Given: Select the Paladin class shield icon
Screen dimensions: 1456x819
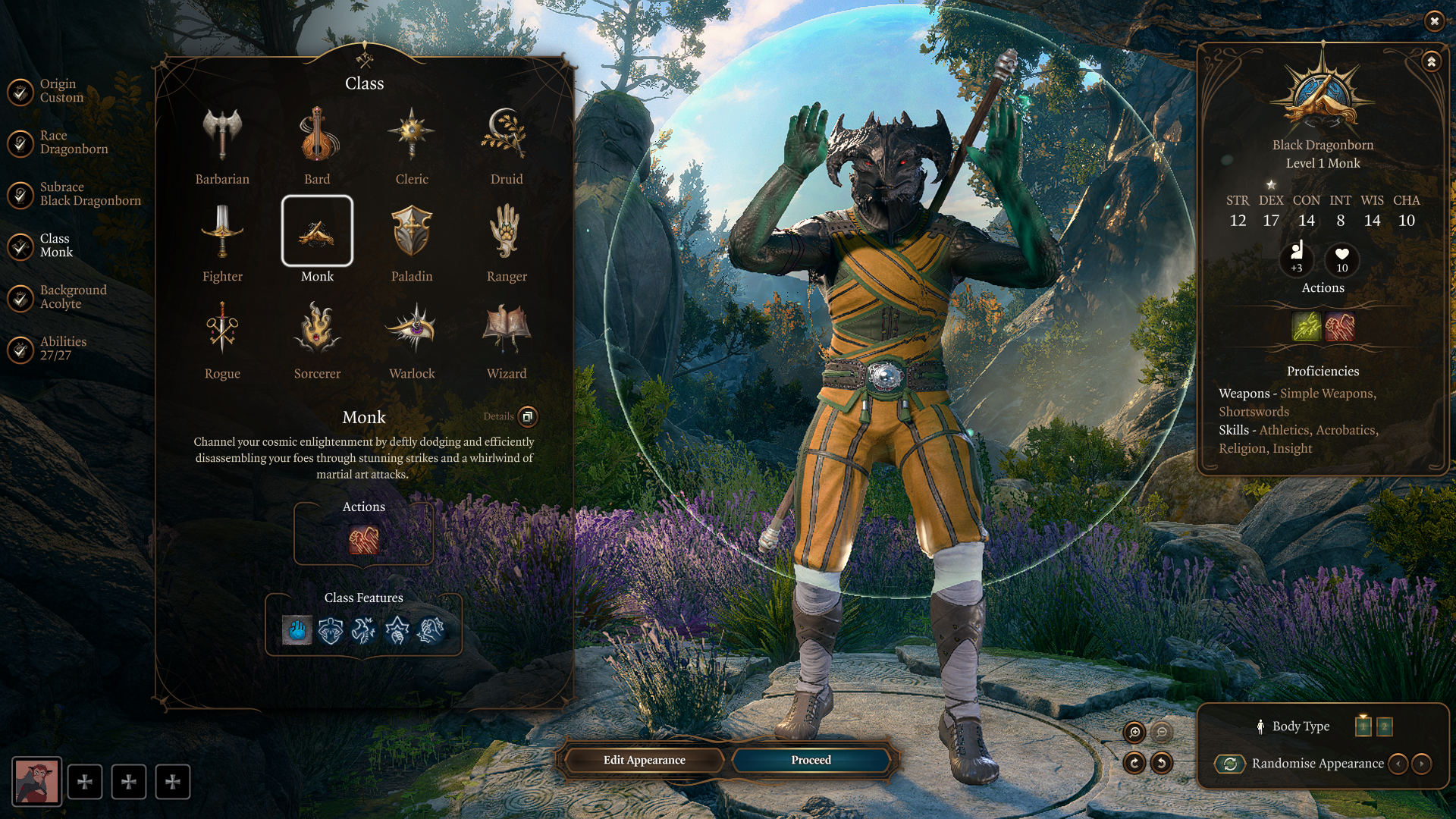Looking at the screenshot, I should 412,233.
